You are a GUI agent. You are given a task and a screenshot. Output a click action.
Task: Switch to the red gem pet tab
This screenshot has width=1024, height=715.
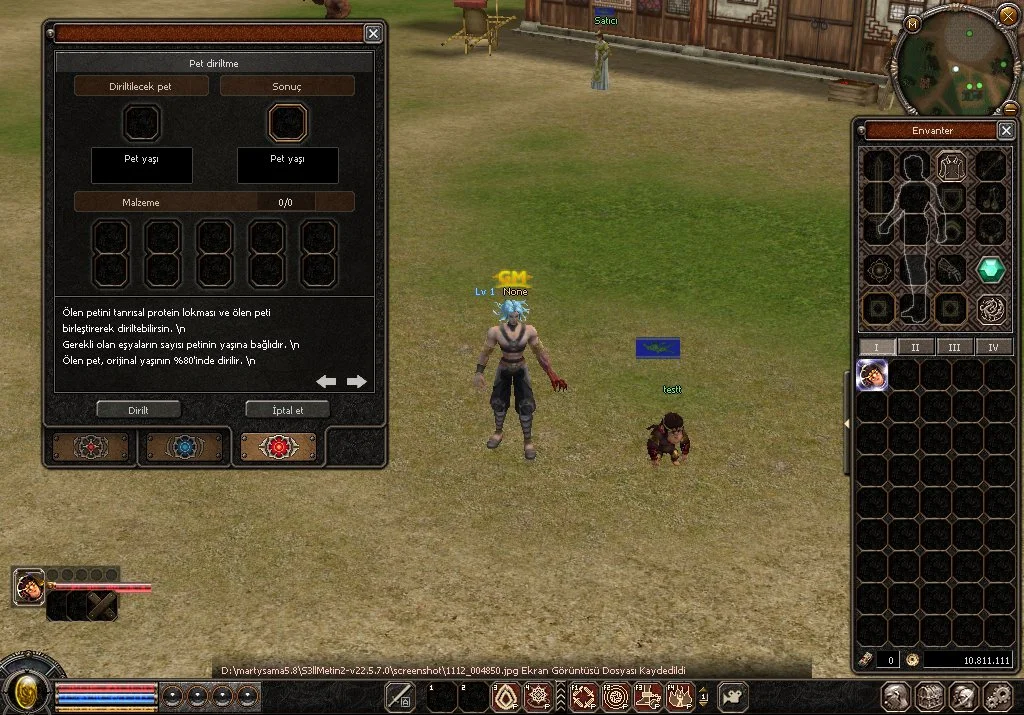(279, 446)
